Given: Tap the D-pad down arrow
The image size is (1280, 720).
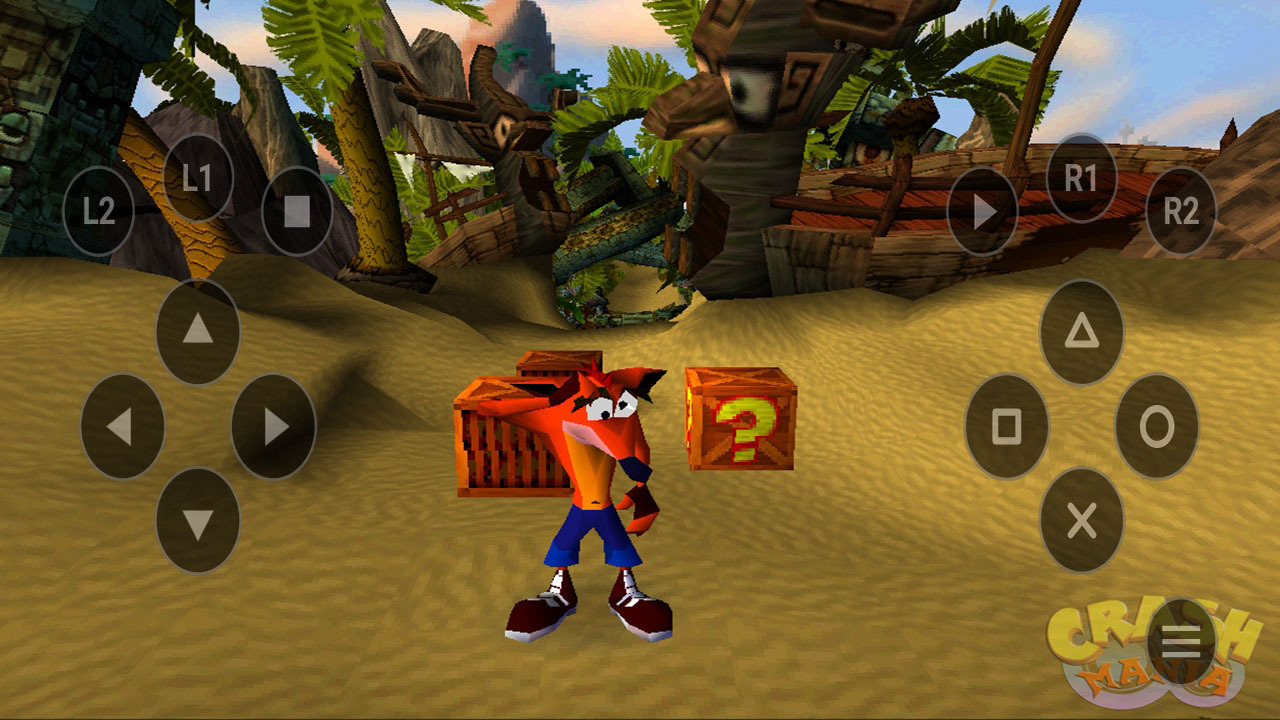Looking at the screenshot, I should (x=198, y=521).
